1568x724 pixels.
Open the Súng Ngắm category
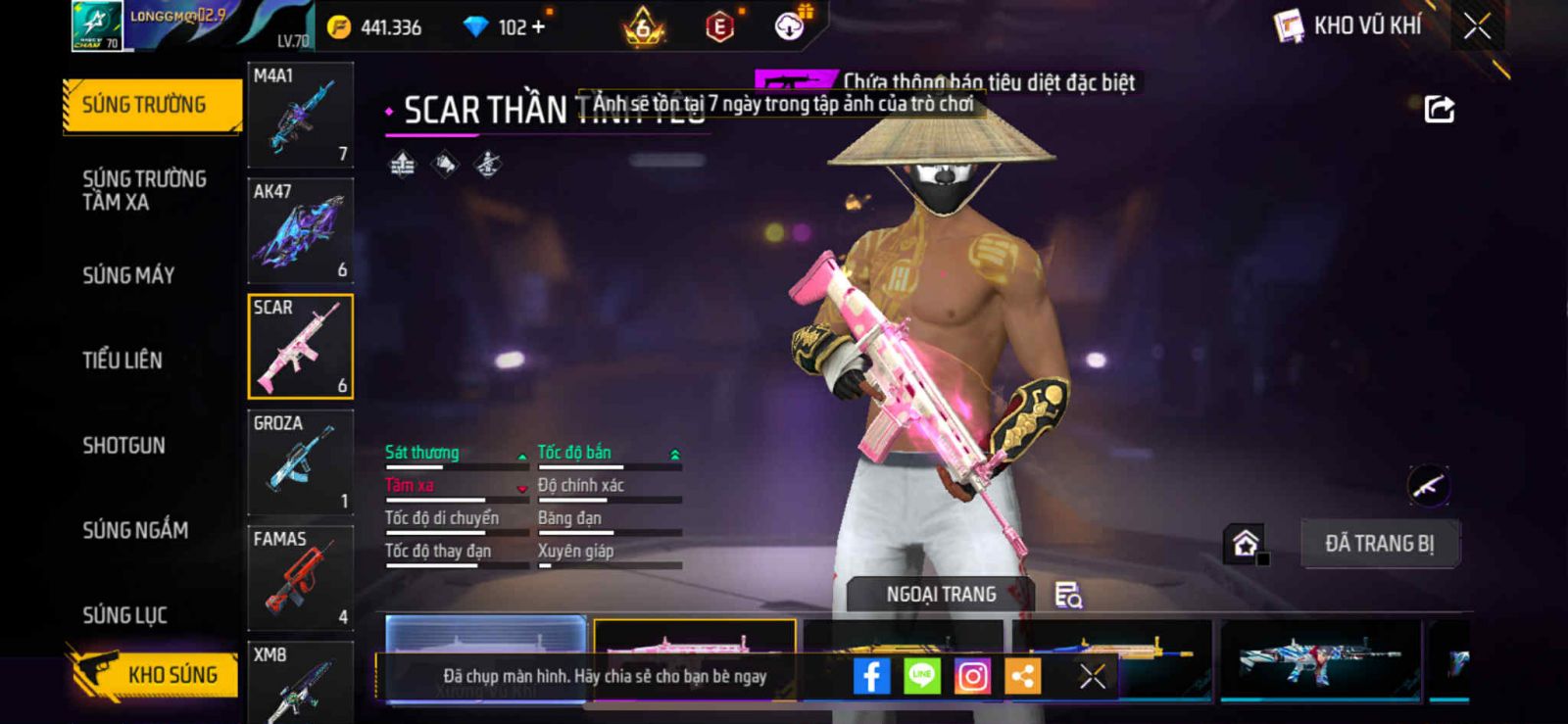click(x=135, y=530)
